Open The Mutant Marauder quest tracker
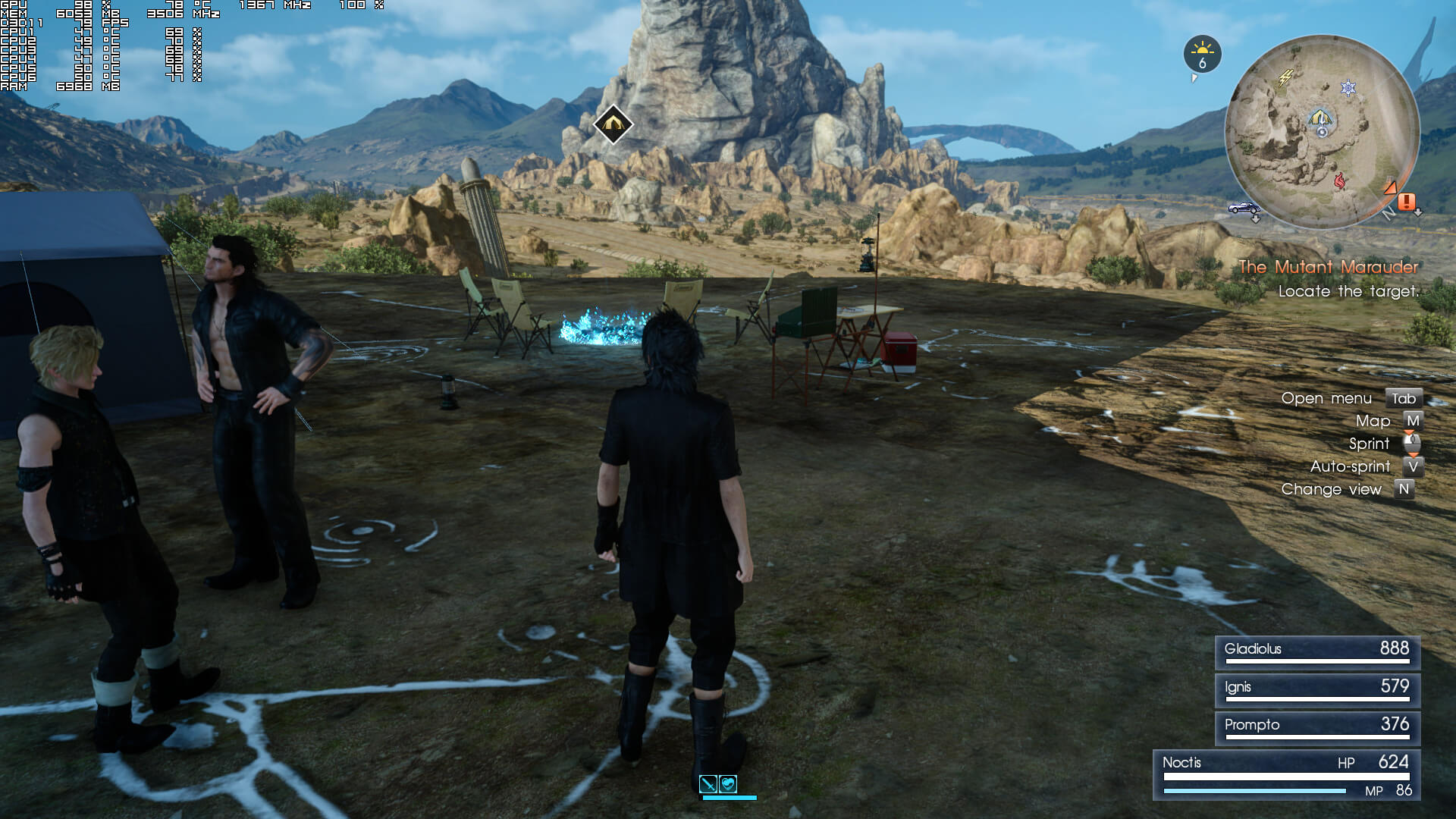The height and width of the screenshot is (819, 1456). click(x=1328, y=267)
